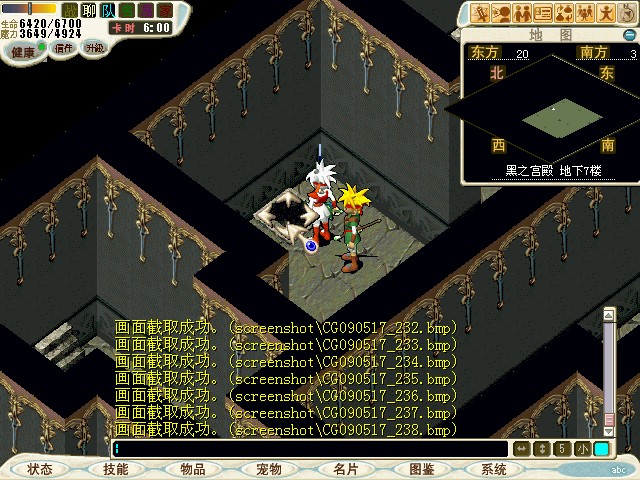640x480 pixels.
Task: Open the 图鉴 album menu
Action: pos(421,469)
